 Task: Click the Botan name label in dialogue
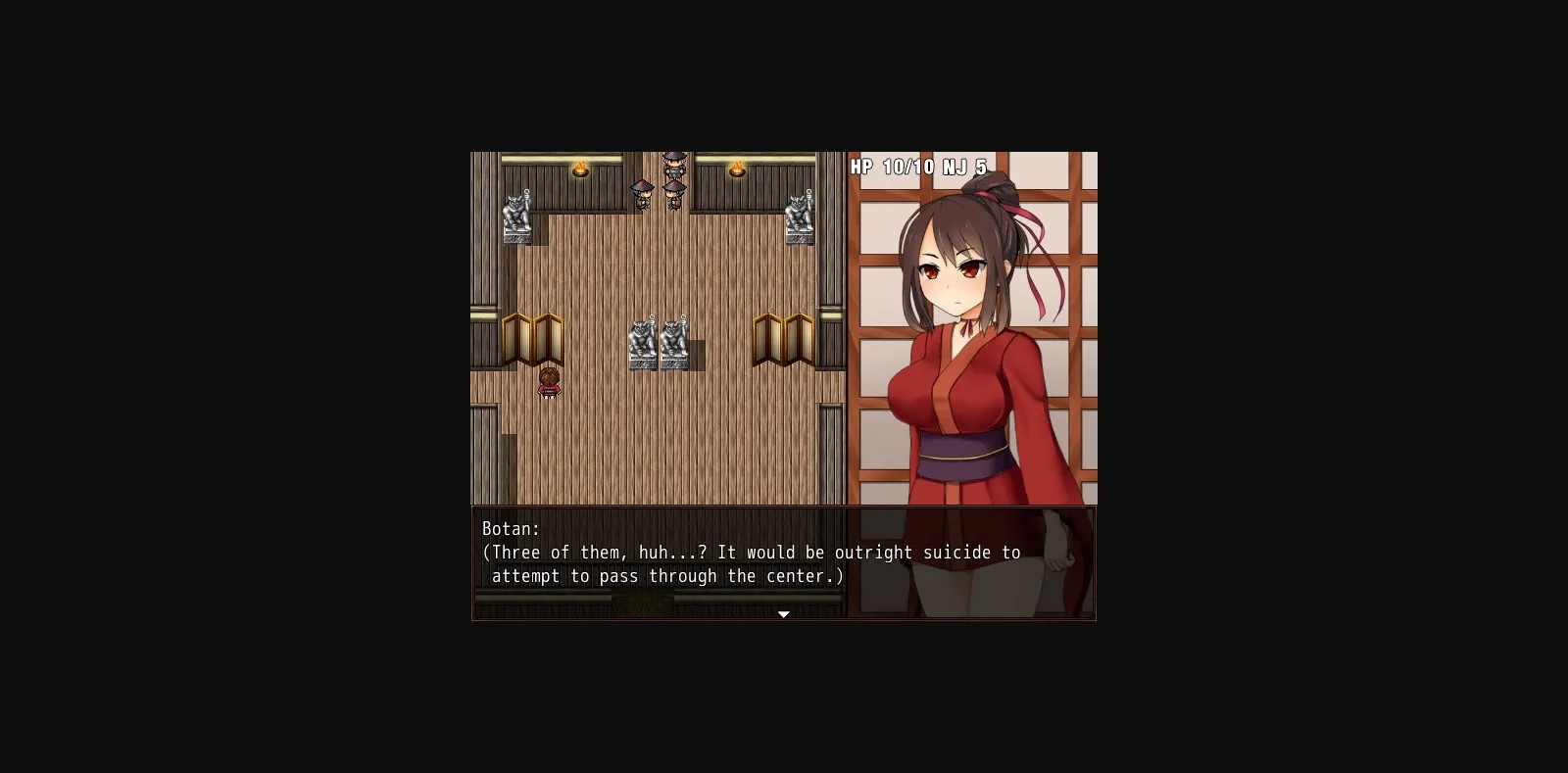(x=509, y=528)
